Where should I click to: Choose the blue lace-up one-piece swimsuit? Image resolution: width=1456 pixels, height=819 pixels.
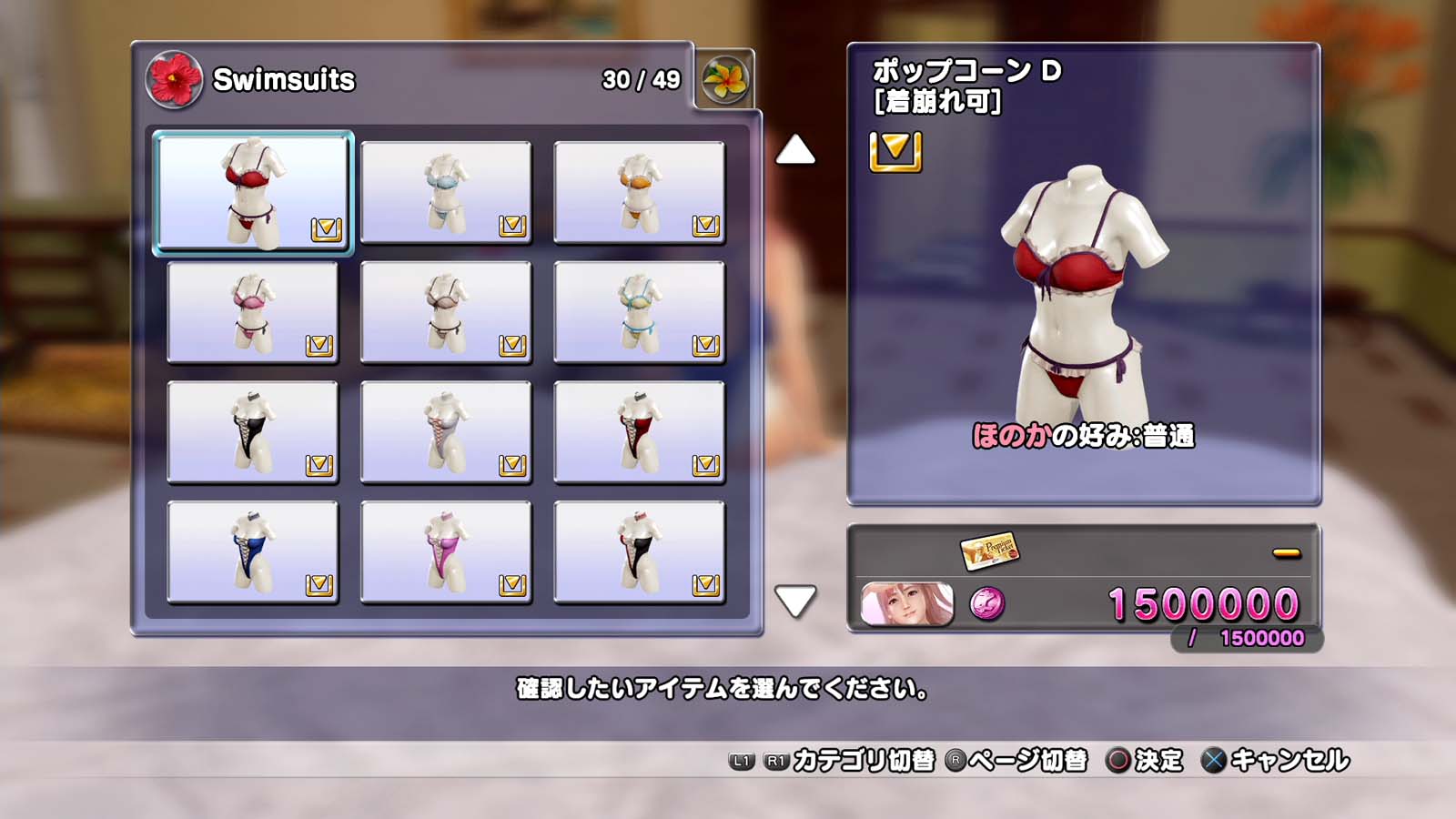(252, 552)
